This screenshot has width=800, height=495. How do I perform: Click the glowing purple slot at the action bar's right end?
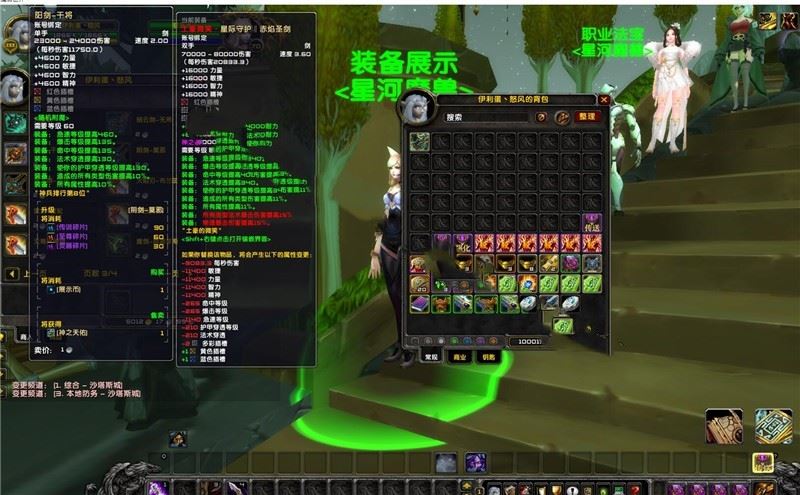click(x=762, y=463)
